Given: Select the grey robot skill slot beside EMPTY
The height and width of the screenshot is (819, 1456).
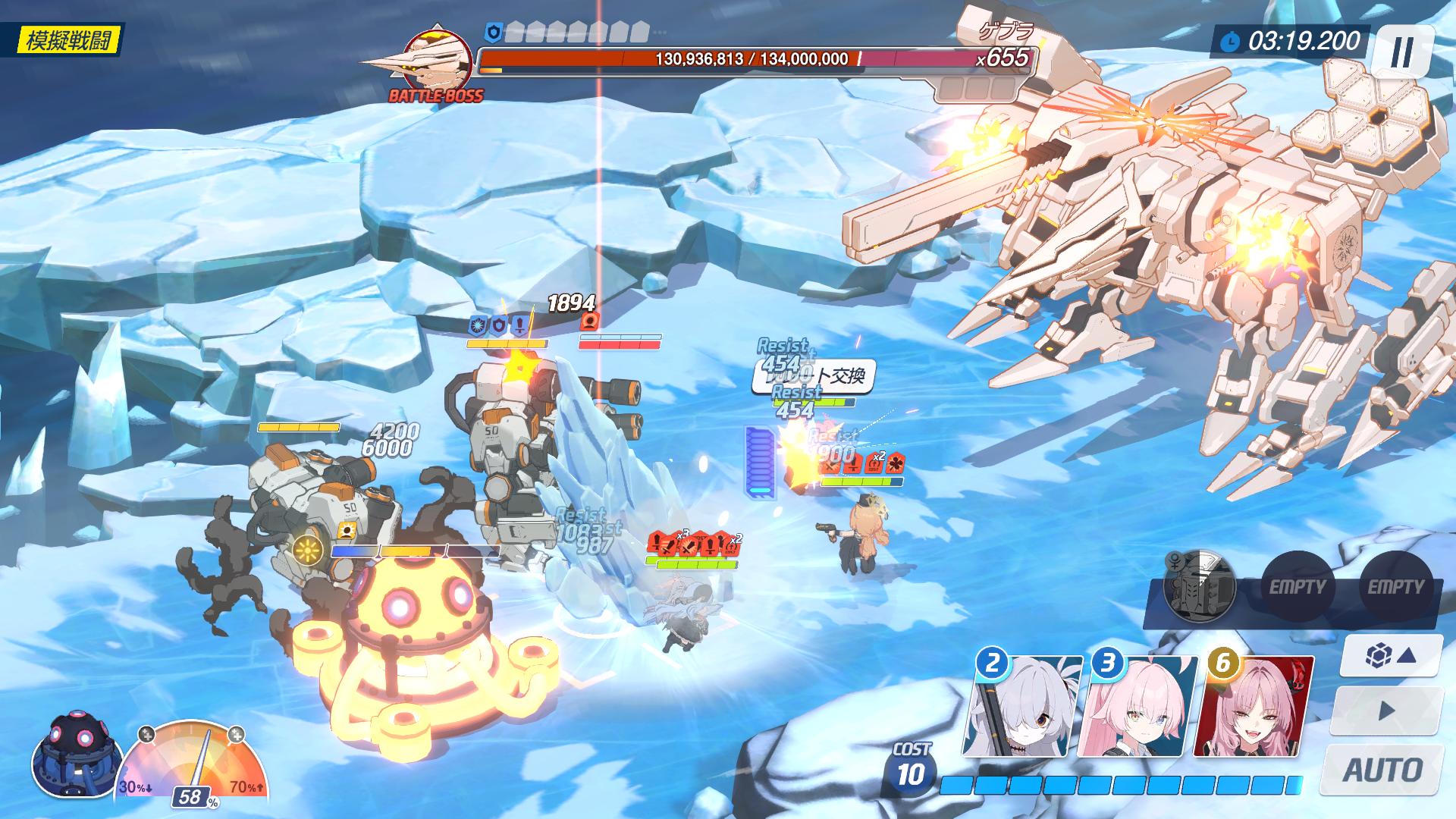Looking at the screenshot, I should tap(1199, 586).
